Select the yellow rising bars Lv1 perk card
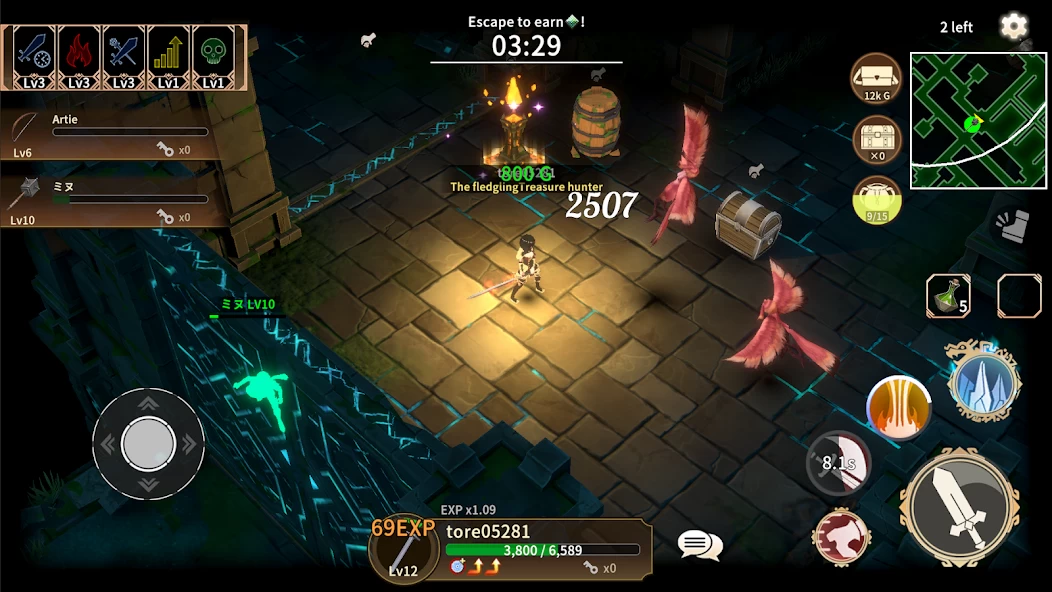Viewport: 1052px width, 592px height. point(168,58)
